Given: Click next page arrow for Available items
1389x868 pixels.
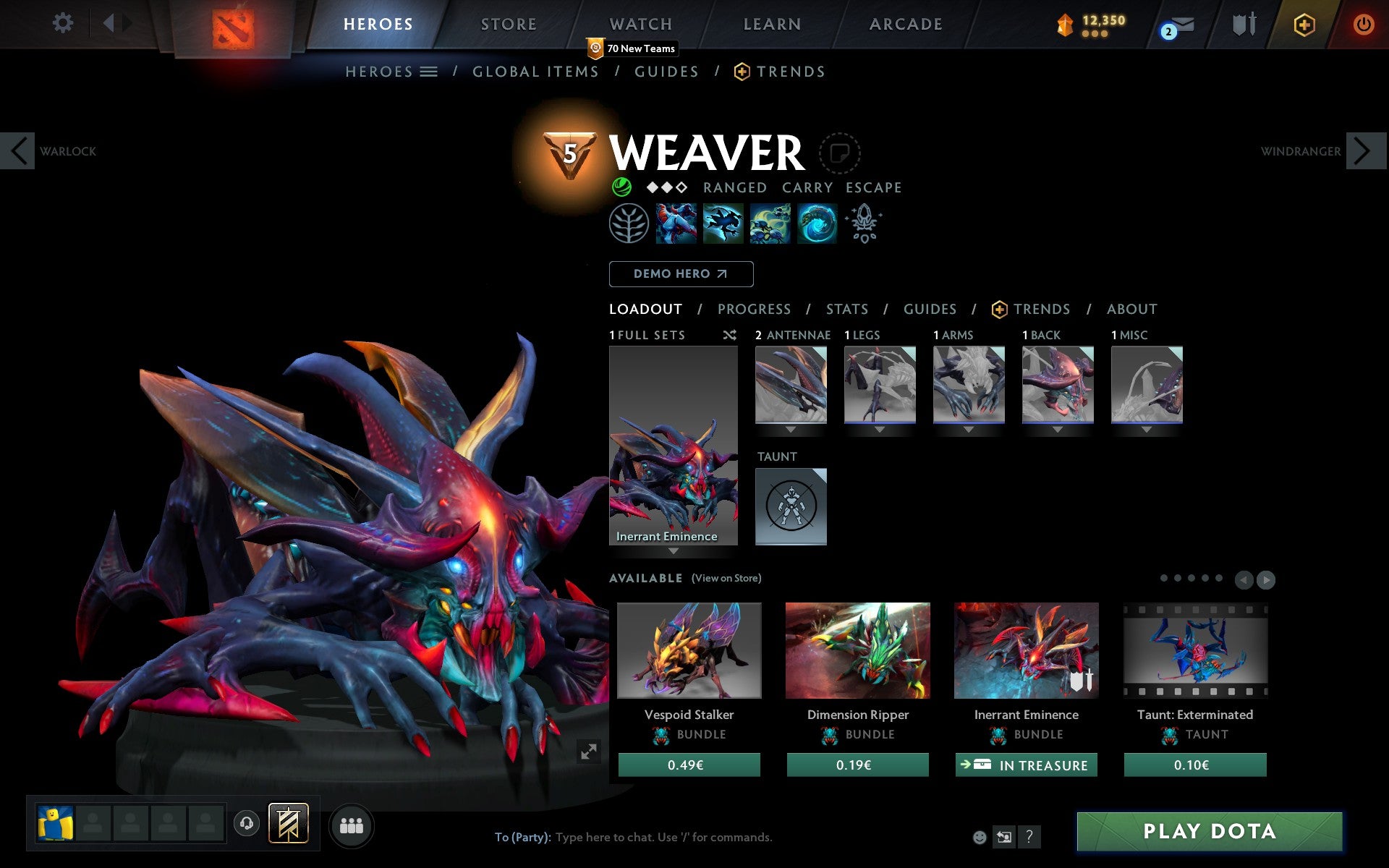Looking at the screenshot, I should click(1266, 579).
